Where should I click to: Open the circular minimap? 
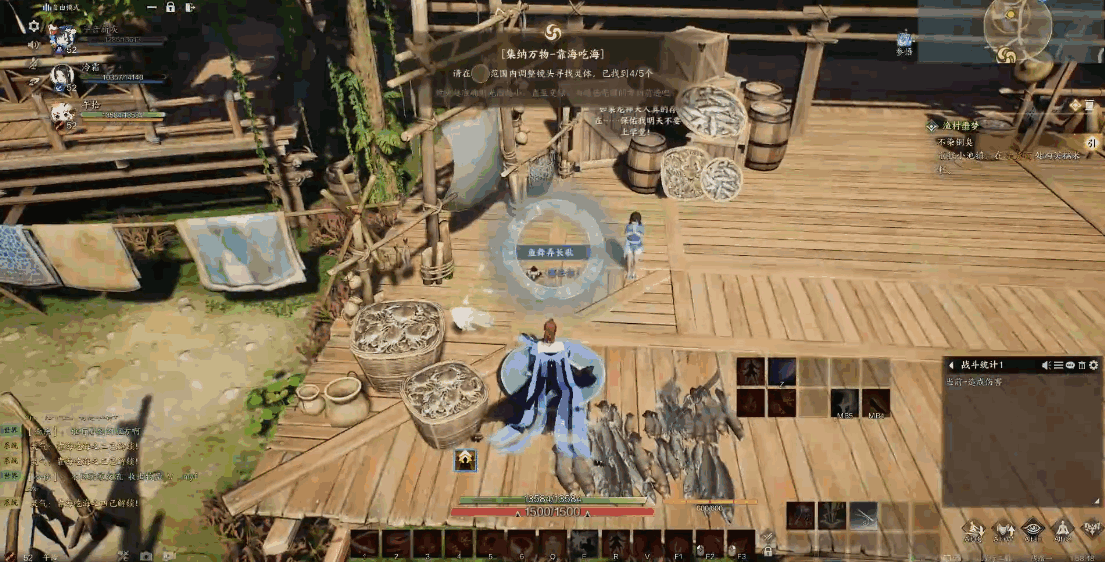tap(1017, 29)
